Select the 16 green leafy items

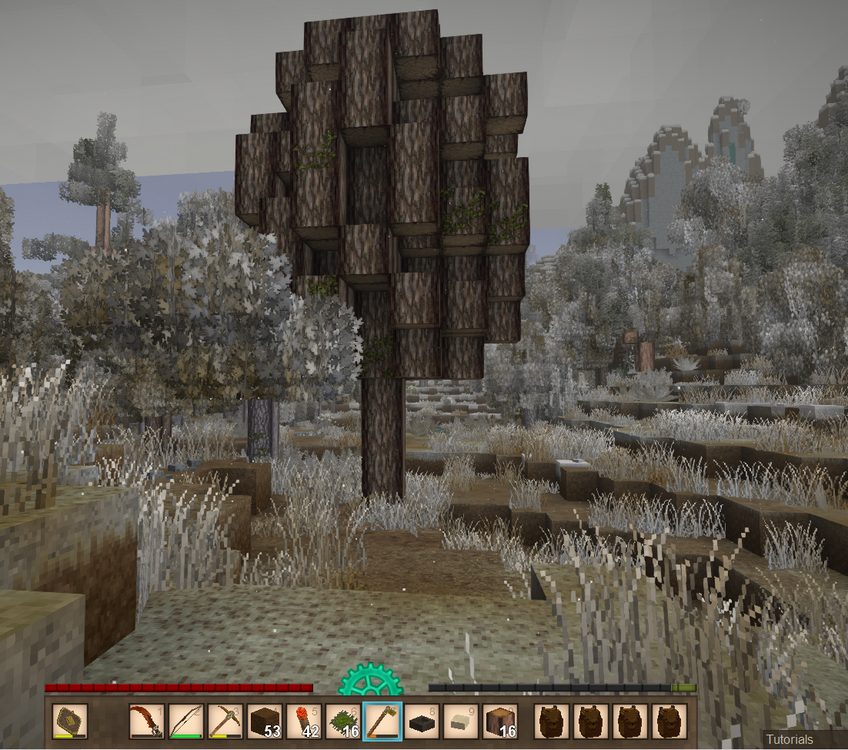tap(343, 721)
